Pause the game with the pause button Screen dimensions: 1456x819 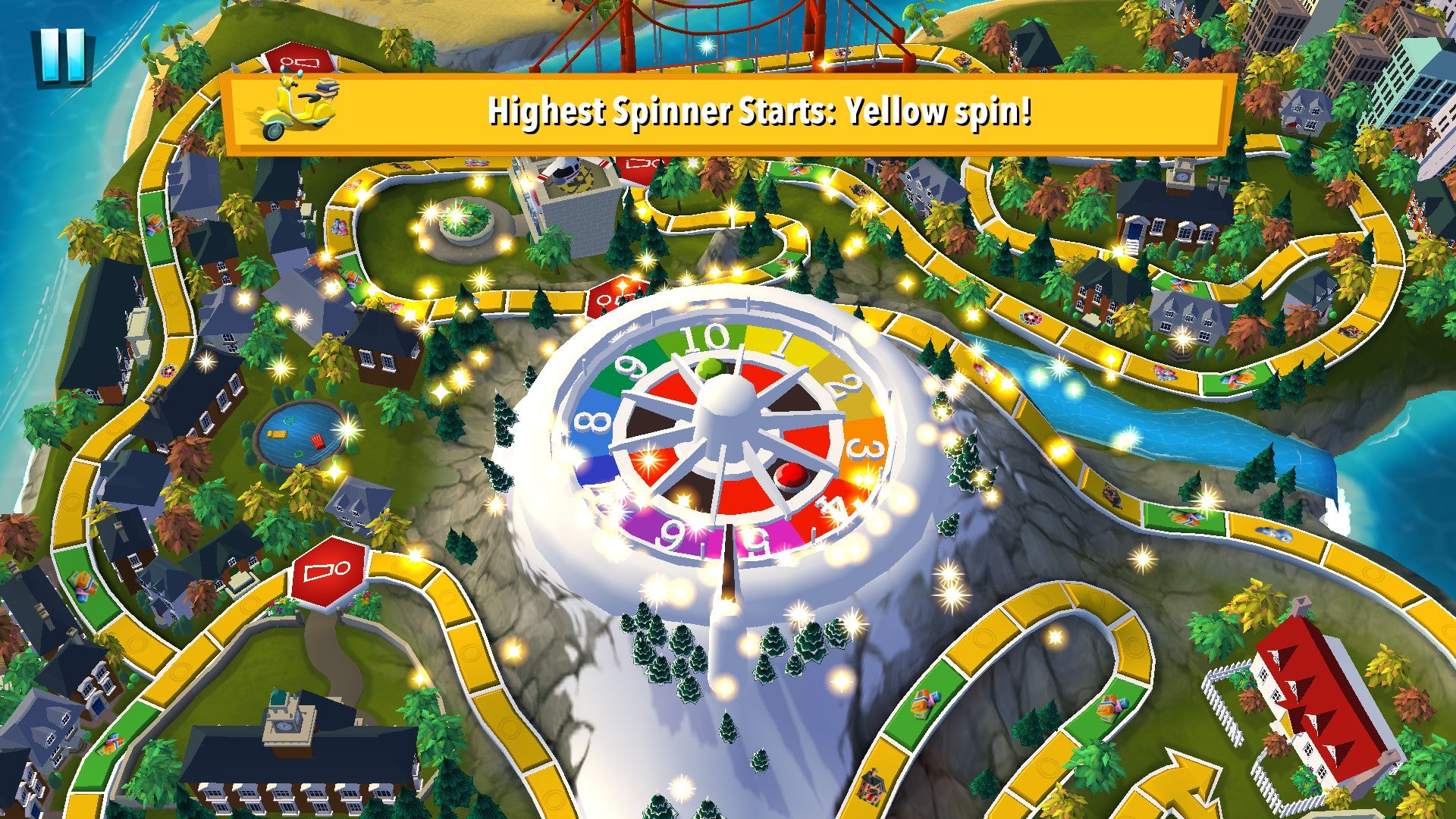coord(62,56)
